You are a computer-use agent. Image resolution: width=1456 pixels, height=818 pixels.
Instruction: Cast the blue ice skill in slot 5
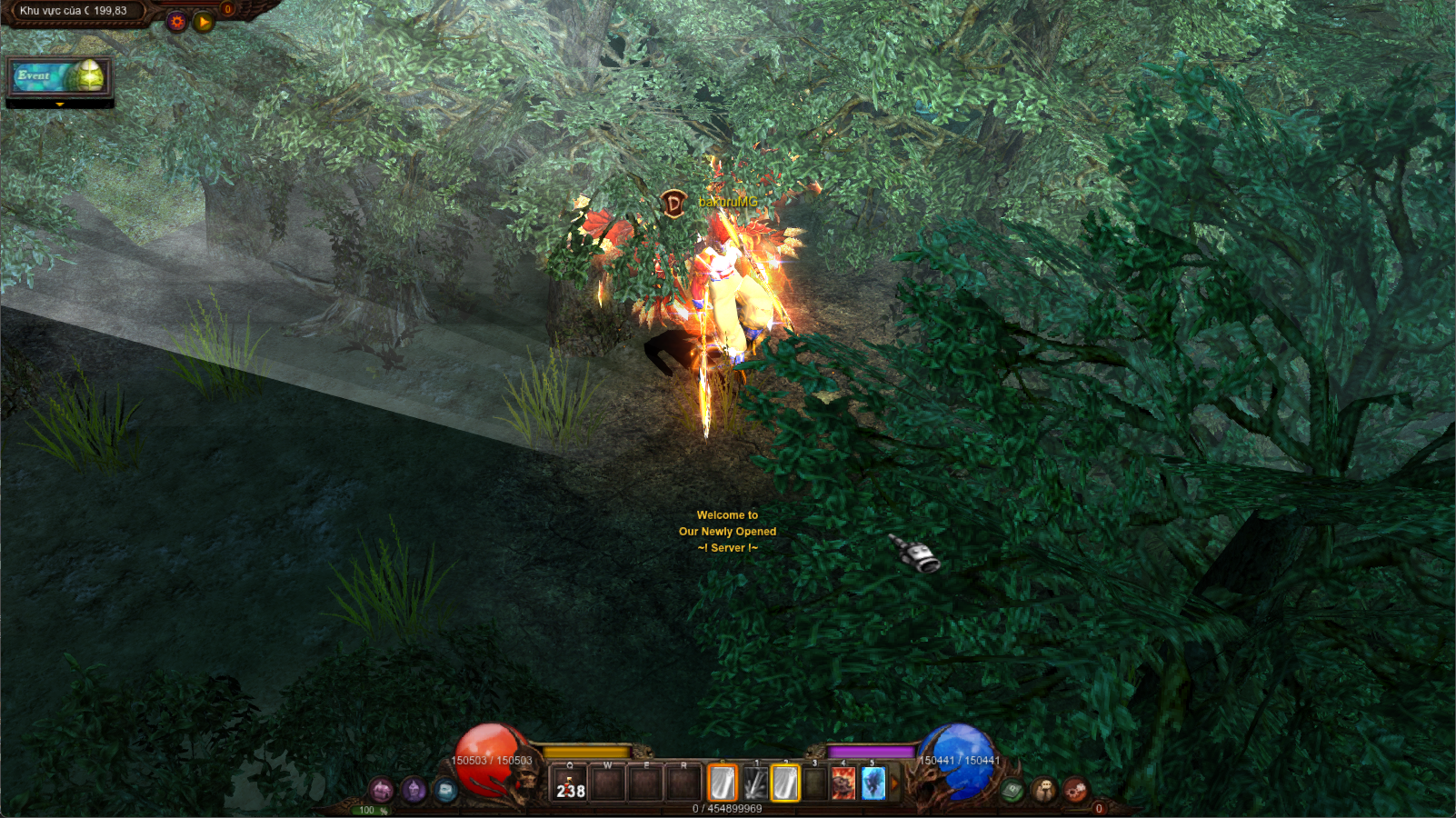pos(873,783)
